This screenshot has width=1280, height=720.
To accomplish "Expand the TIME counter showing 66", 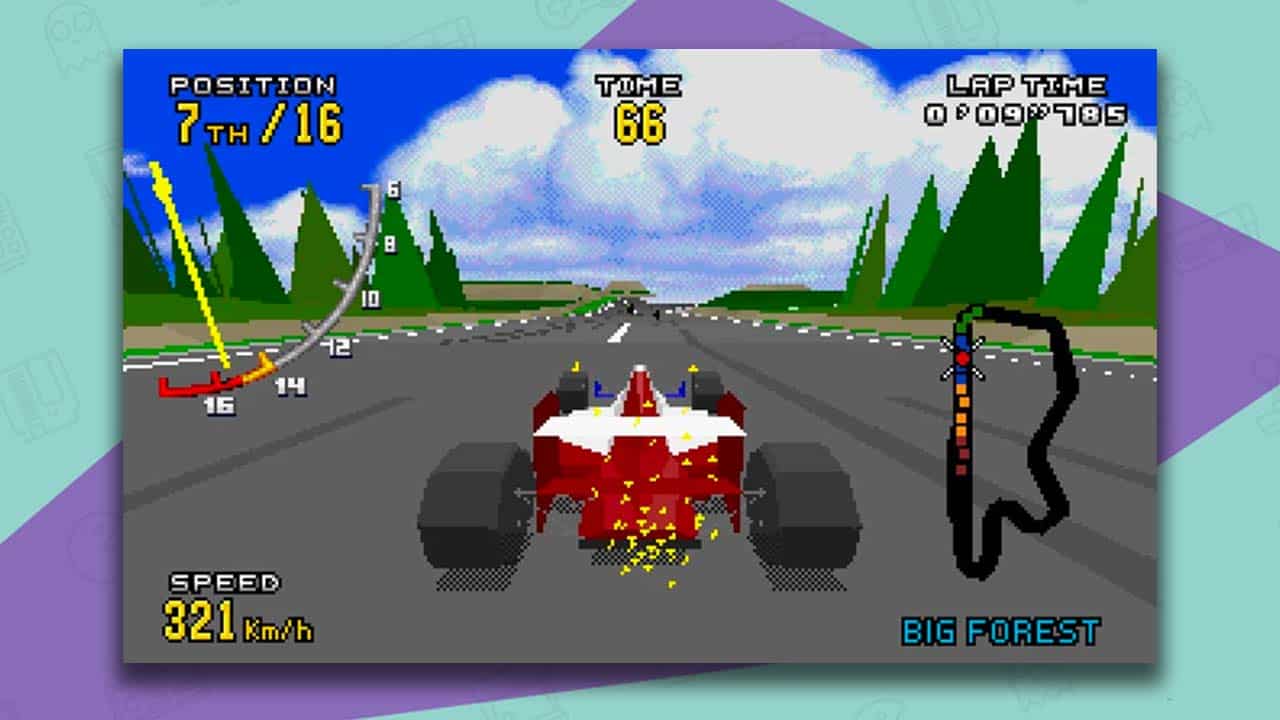I will 640,120.
